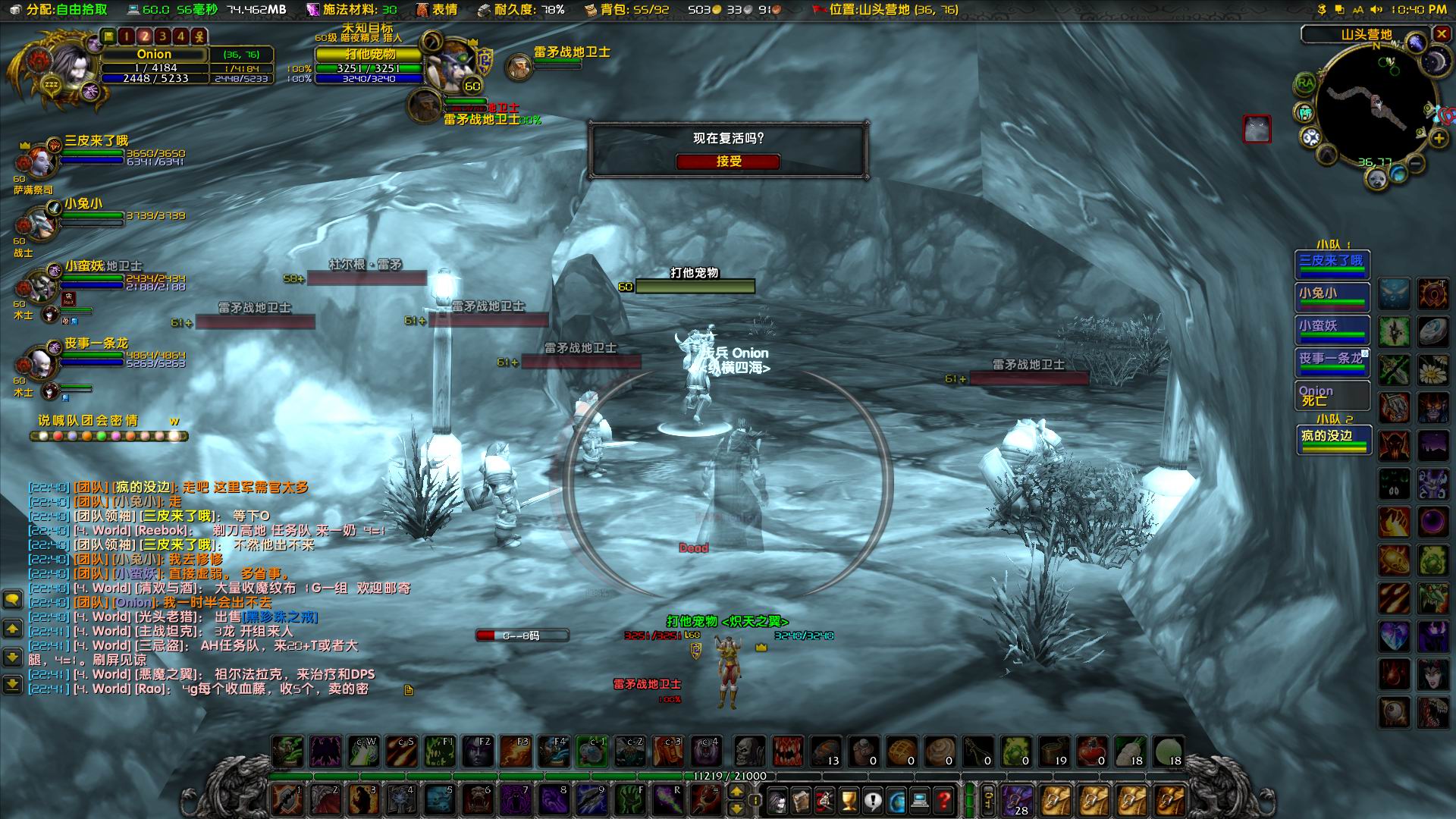Select the 团 chat channel button above chat
The image size is (1456, 819).
point(89,420)
